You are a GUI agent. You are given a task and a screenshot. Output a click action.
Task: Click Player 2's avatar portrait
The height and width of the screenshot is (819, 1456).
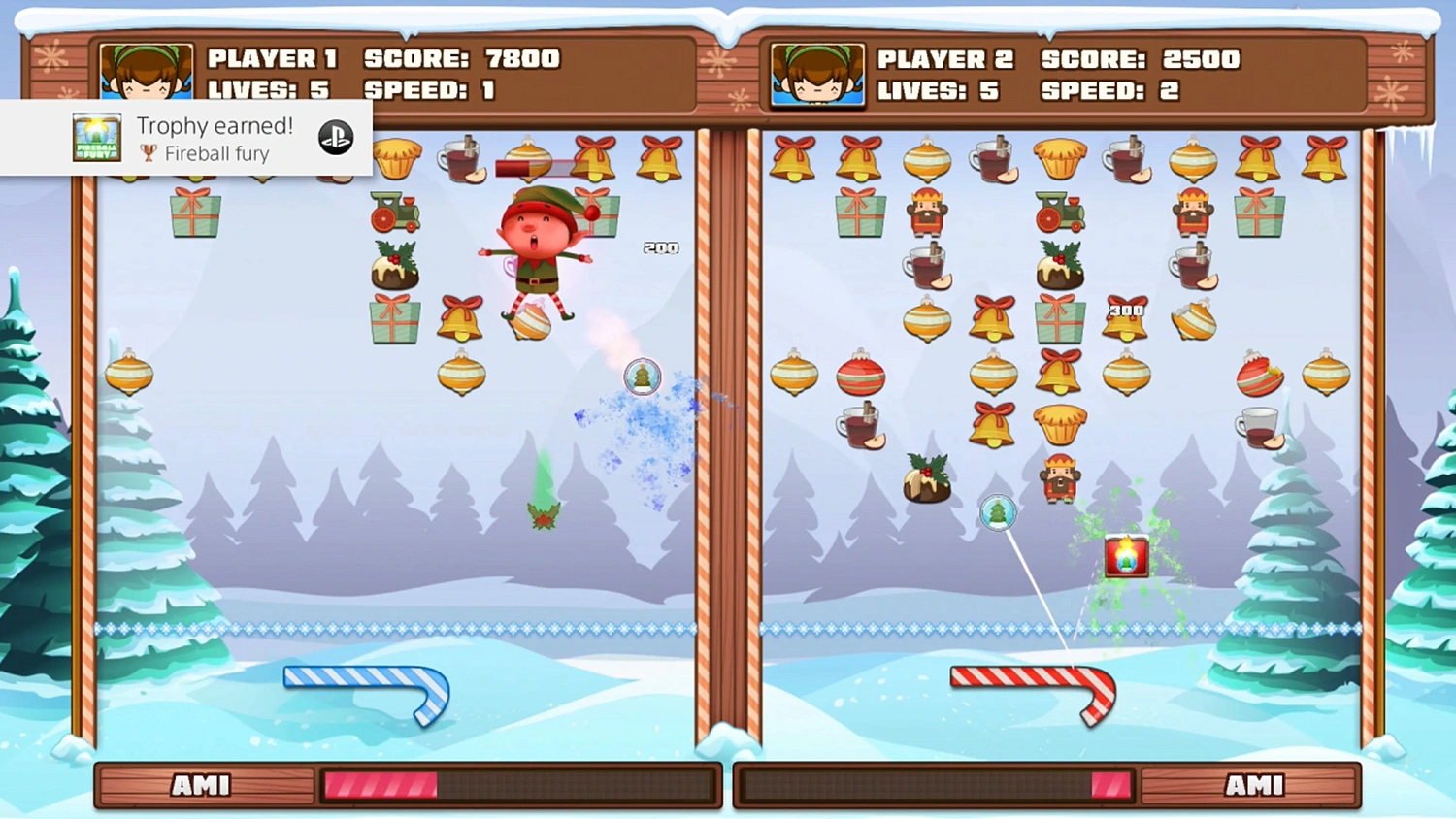pyautogui.click(x=816, y=74)
